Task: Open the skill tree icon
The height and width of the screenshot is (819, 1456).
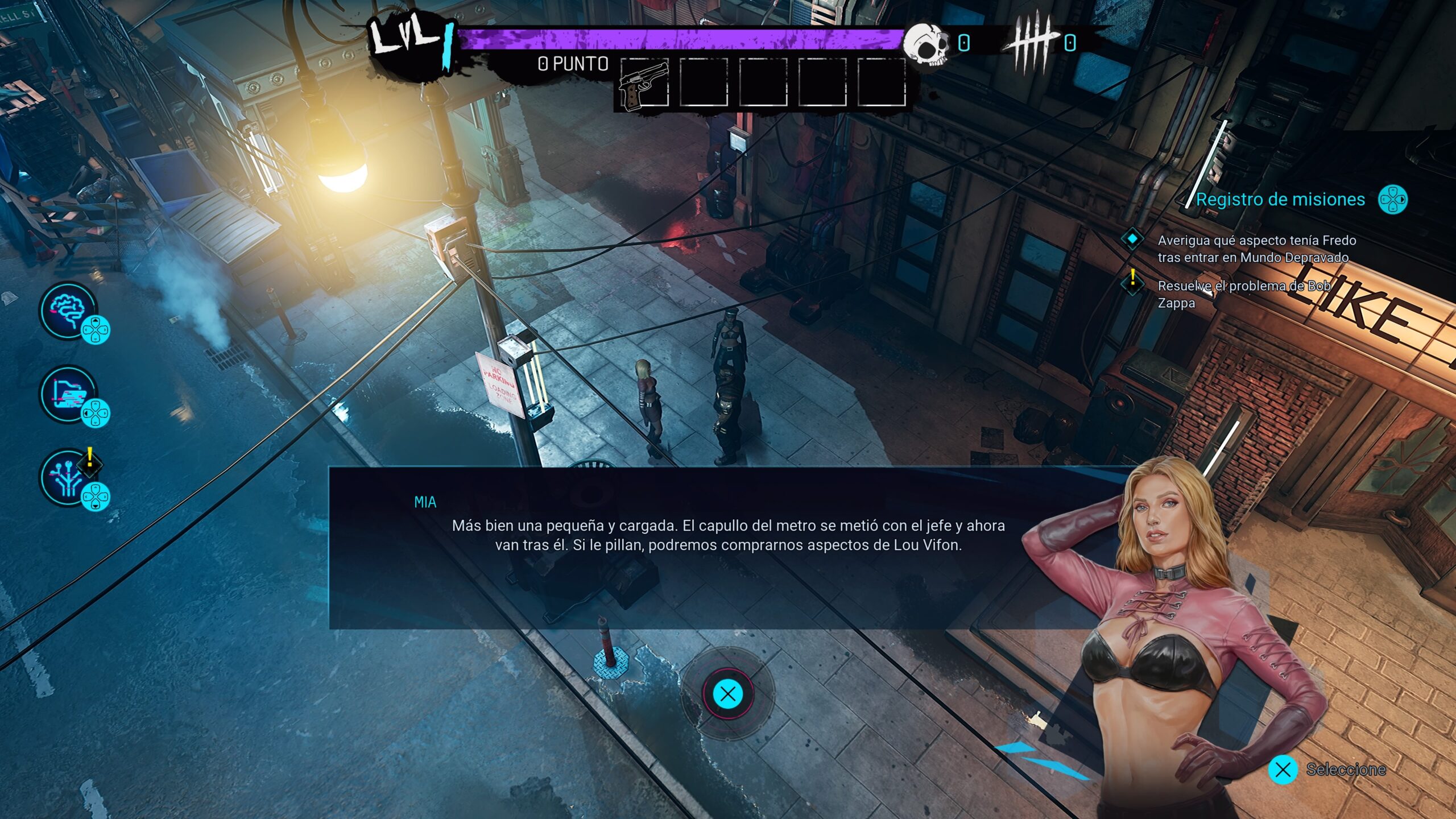Action: click(68, 478)
